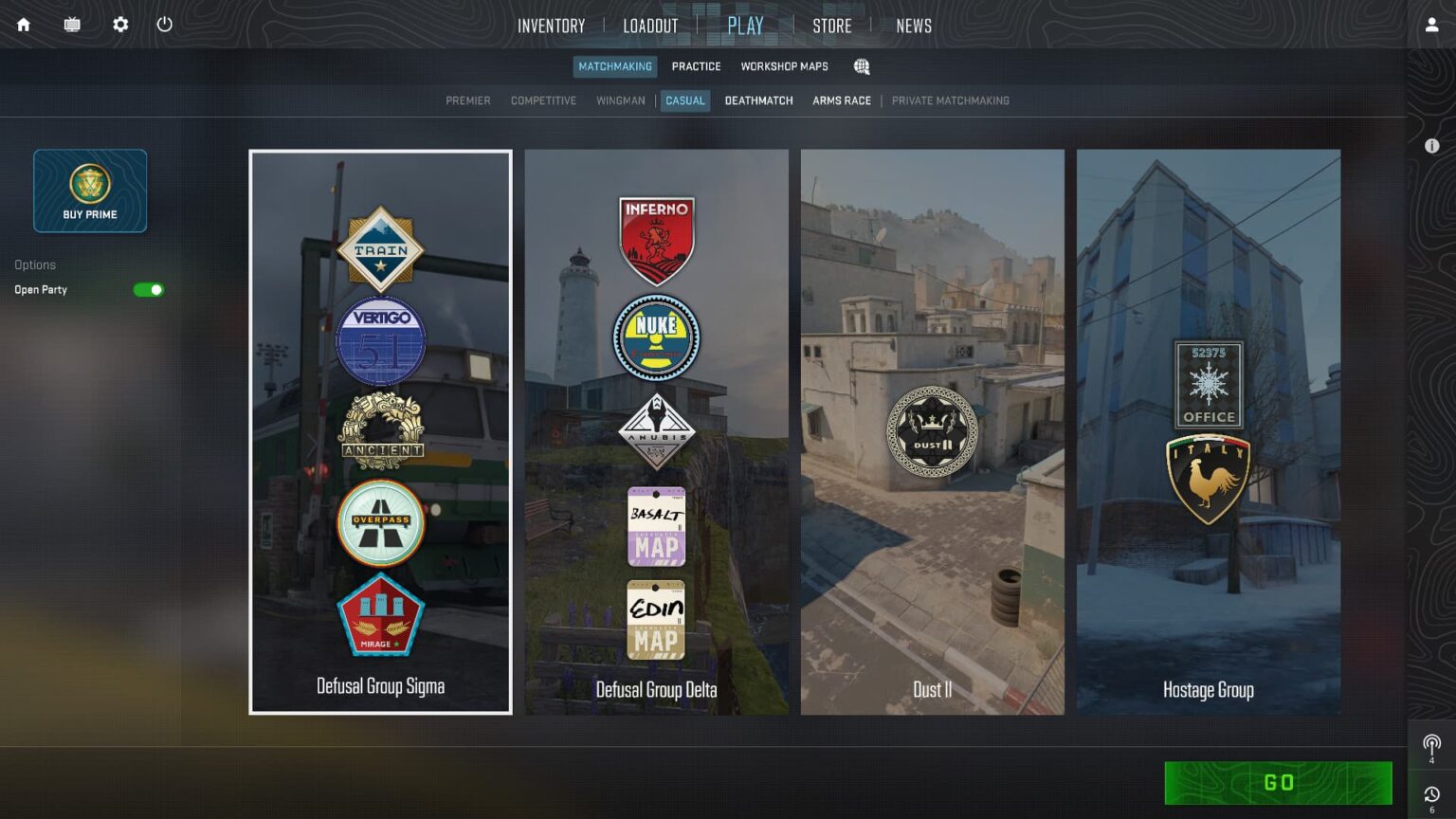
Task: Disable the Open Party toggle
Action: tap(148, 289)
